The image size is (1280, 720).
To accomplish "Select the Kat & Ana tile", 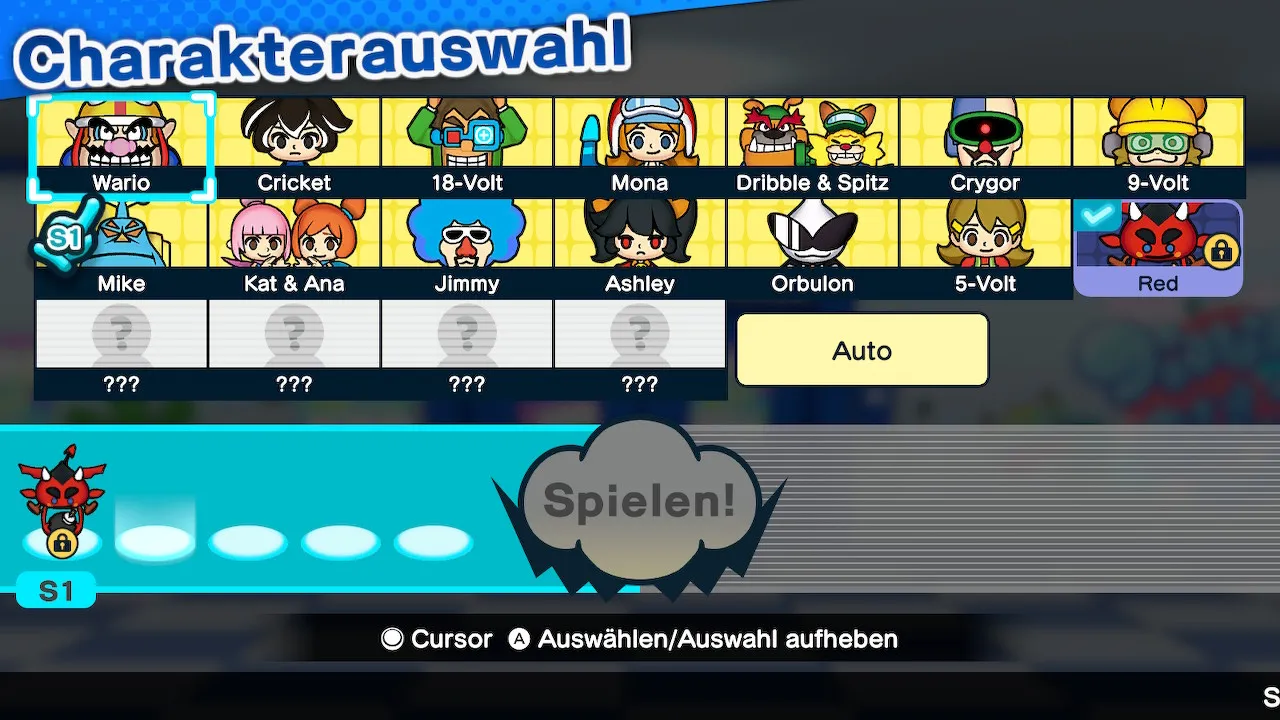I will pyautogui.click(x=294, y=247).
